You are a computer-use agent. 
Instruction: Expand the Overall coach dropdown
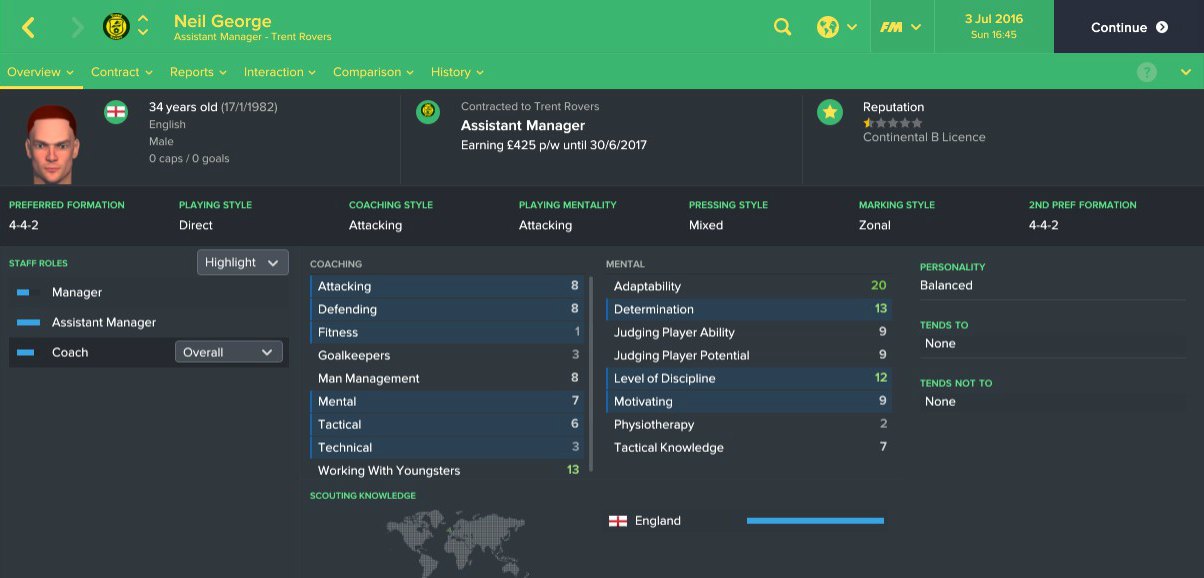(229, 352)
